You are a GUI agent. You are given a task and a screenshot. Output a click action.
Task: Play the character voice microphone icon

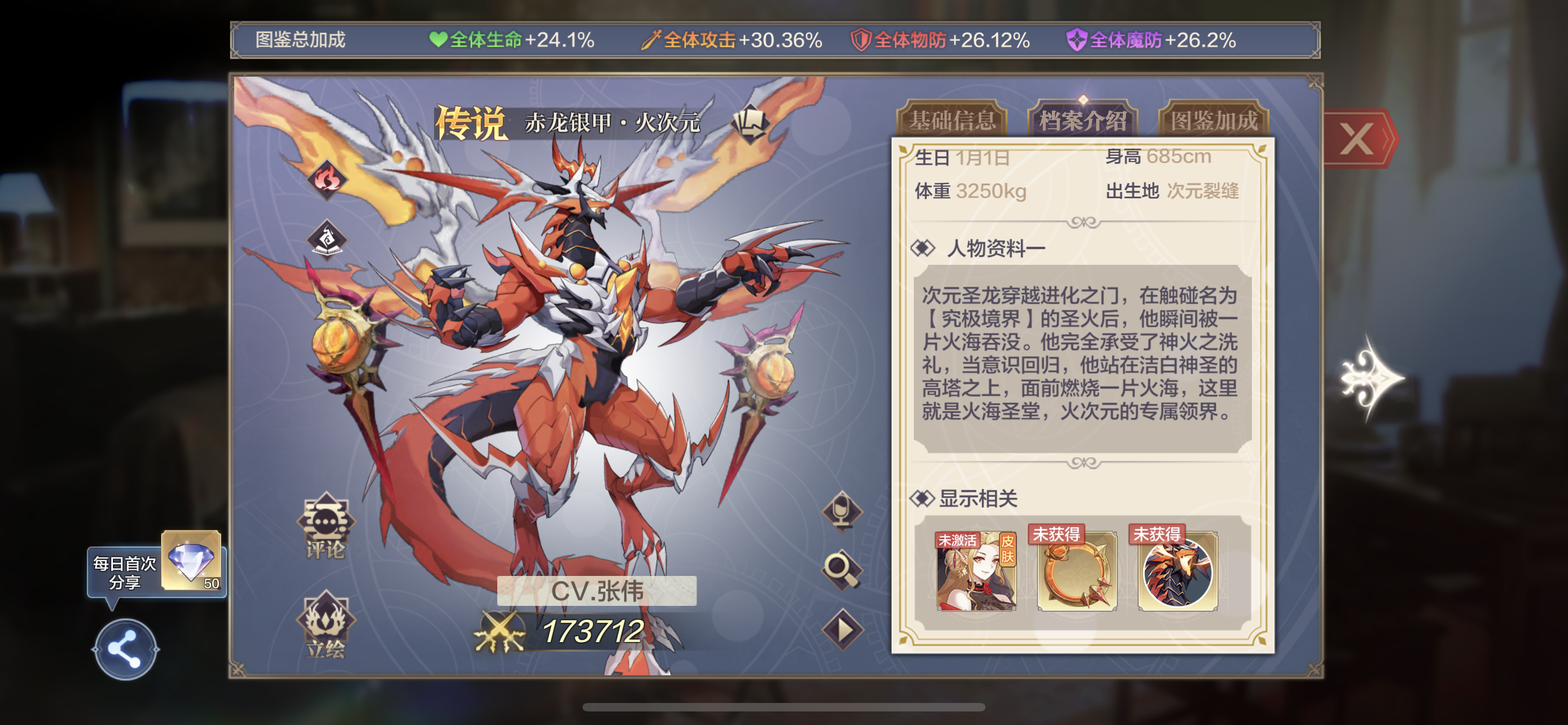tap(843, 511)
